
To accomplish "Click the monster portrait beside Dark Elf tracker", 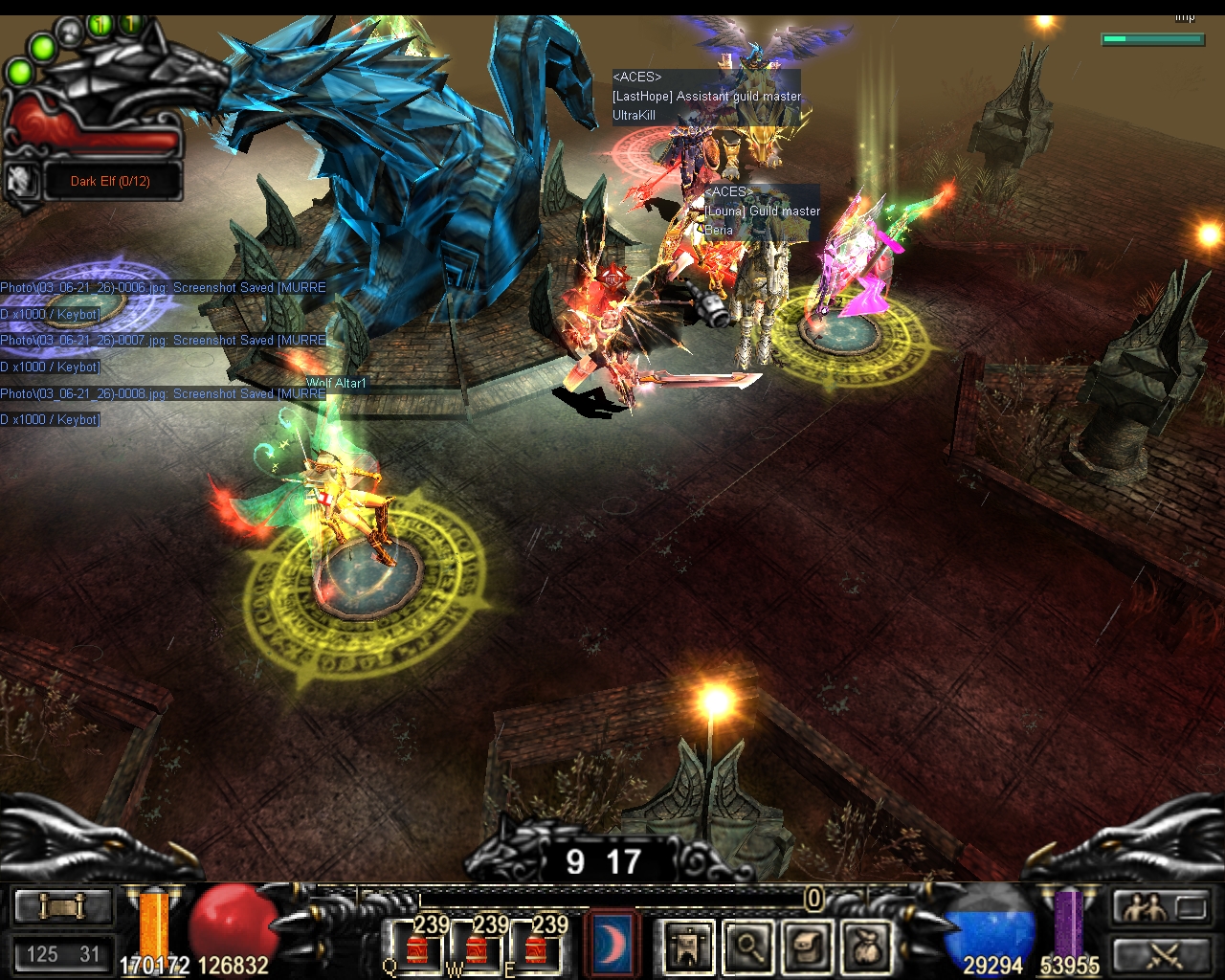I will [20, 181].
